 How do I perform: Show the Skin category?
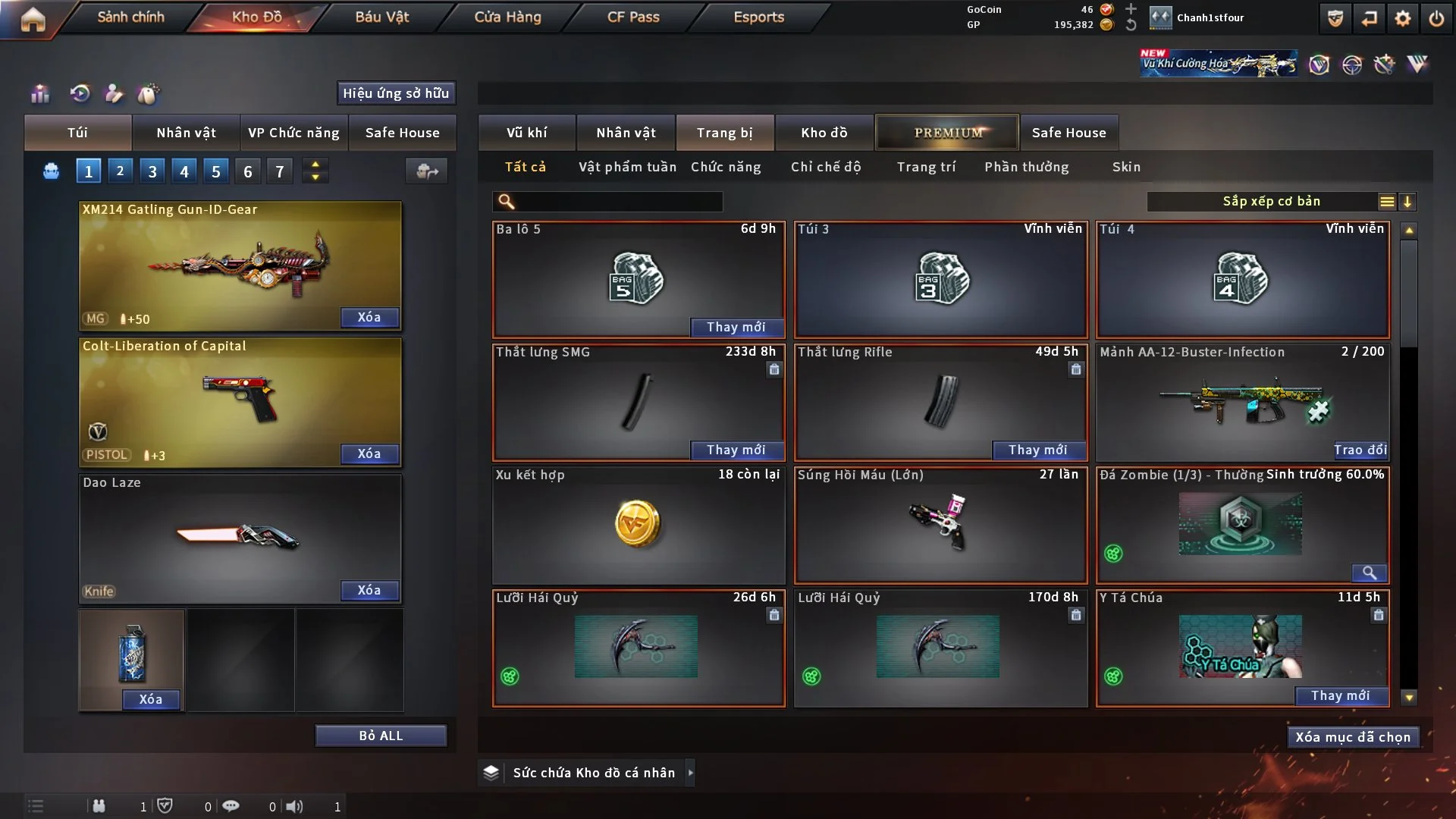[x=1126, y=167]
